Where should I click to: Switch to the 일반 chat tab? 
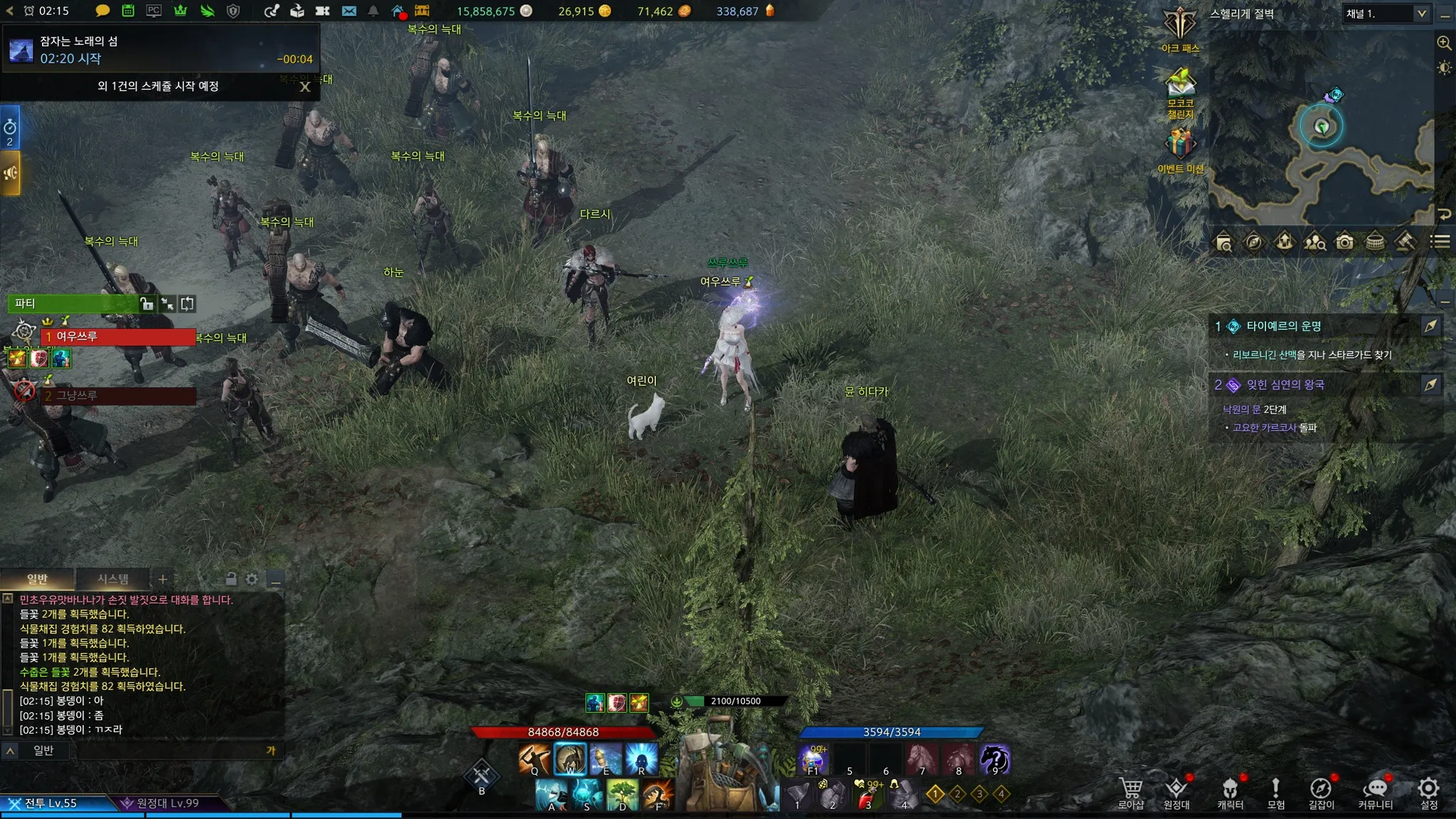(x=37, y=579)
